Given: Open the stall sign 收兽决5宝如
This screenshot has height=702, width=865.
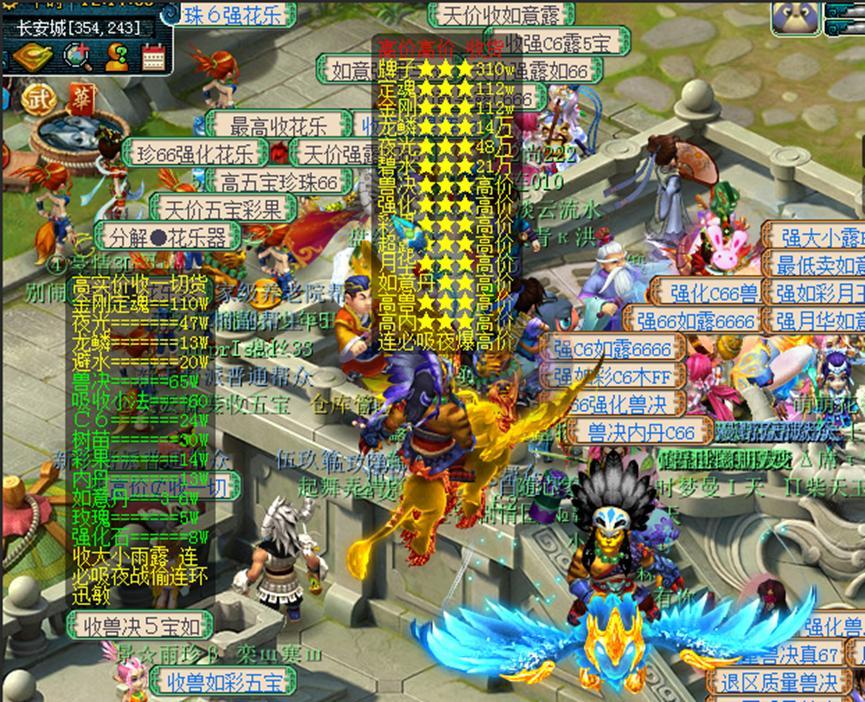Looking at the screenshot, I should [140, 627].
